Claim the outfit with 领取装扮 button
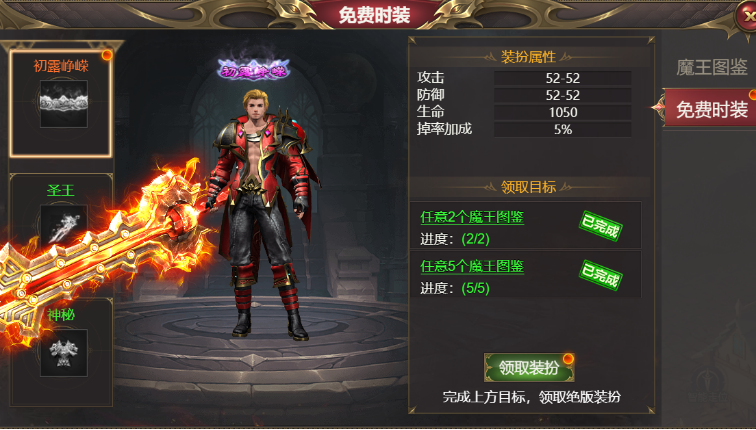This screenshot has width=756, height=430. (528, 368)
